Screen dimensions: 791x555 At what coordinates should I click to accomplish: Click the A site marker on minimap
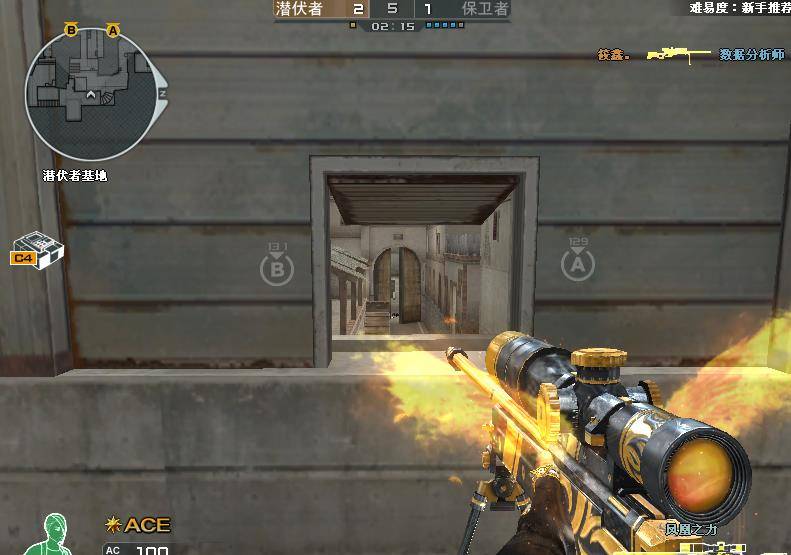click(x=113, y=31)
